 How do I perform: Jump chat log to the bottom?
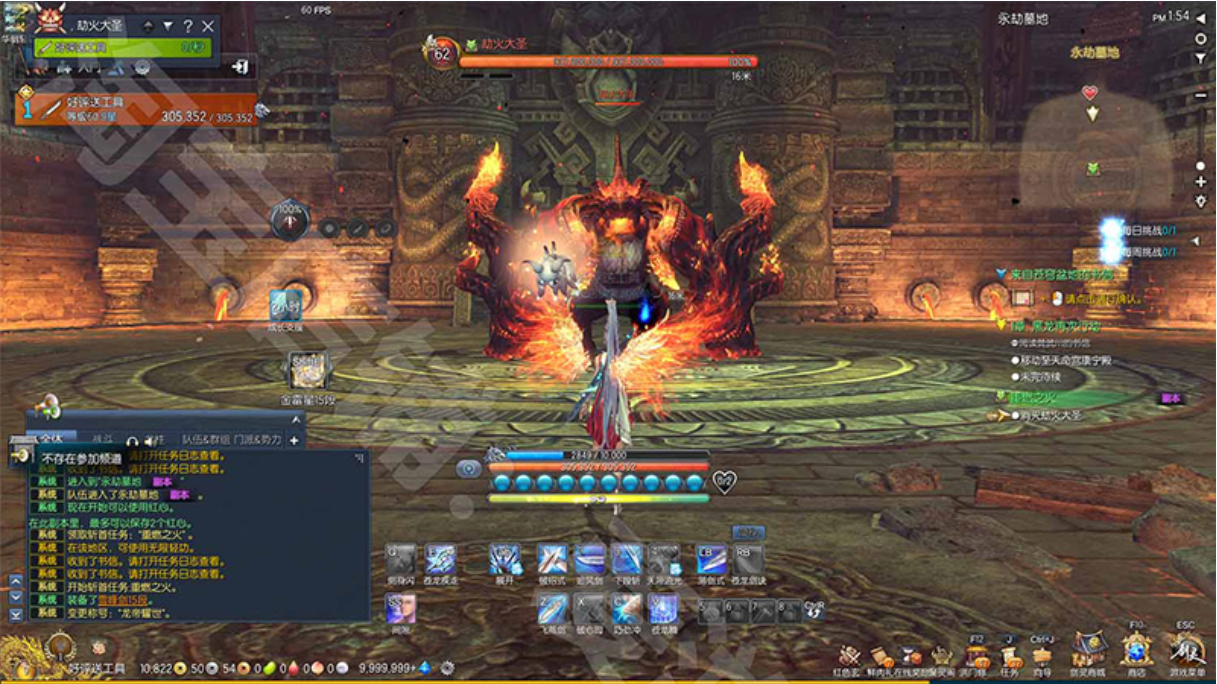coord(15,614)
